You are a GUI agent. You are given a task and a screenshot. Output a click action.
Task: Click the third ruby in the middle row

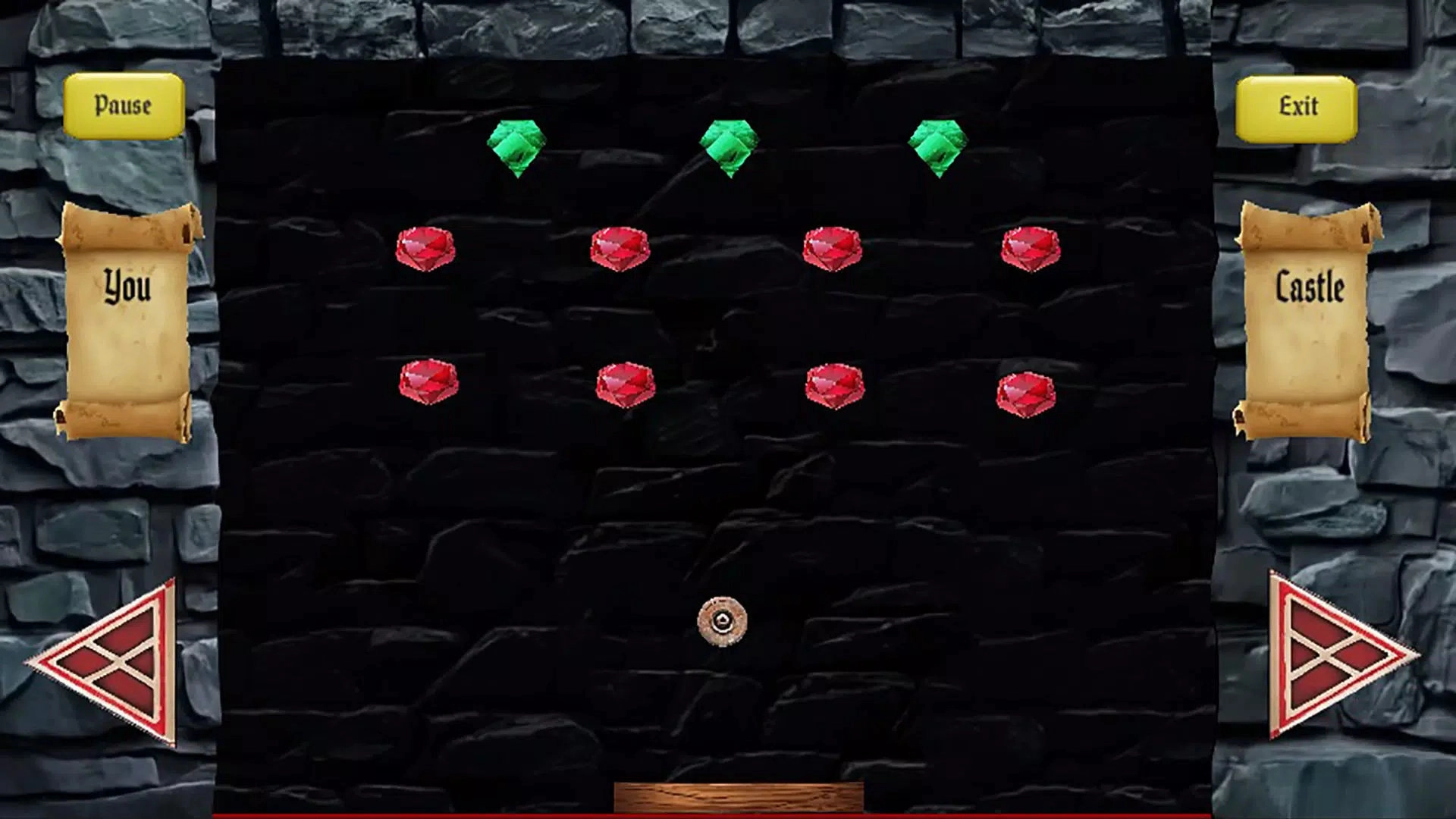[834, 246]
